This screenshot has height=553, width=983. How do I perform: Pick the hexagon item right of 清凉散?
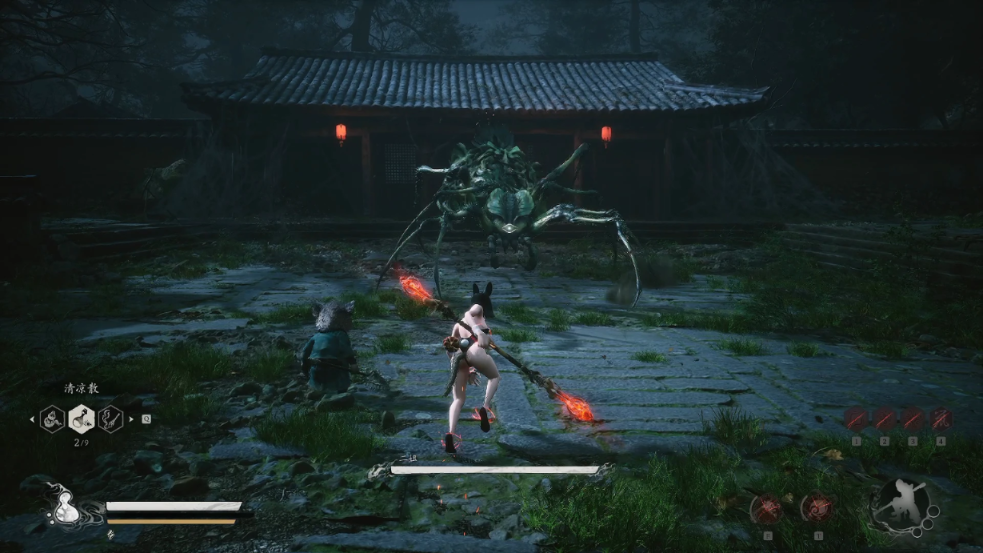(110, 418)
